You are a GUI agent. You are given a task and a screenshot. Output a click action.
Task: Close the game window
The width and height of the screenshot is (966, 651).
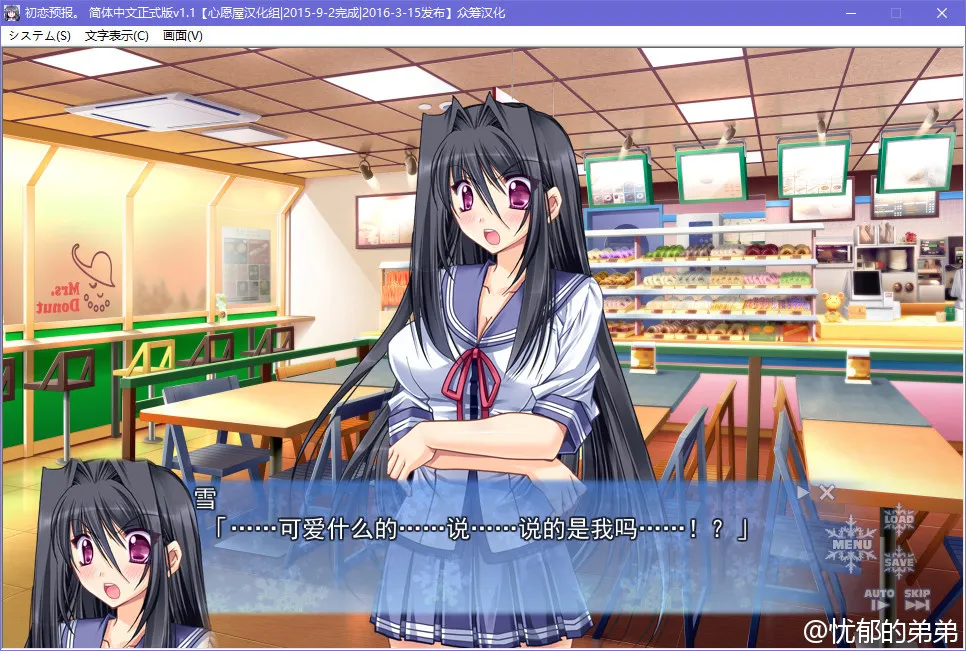pos(941,13)
